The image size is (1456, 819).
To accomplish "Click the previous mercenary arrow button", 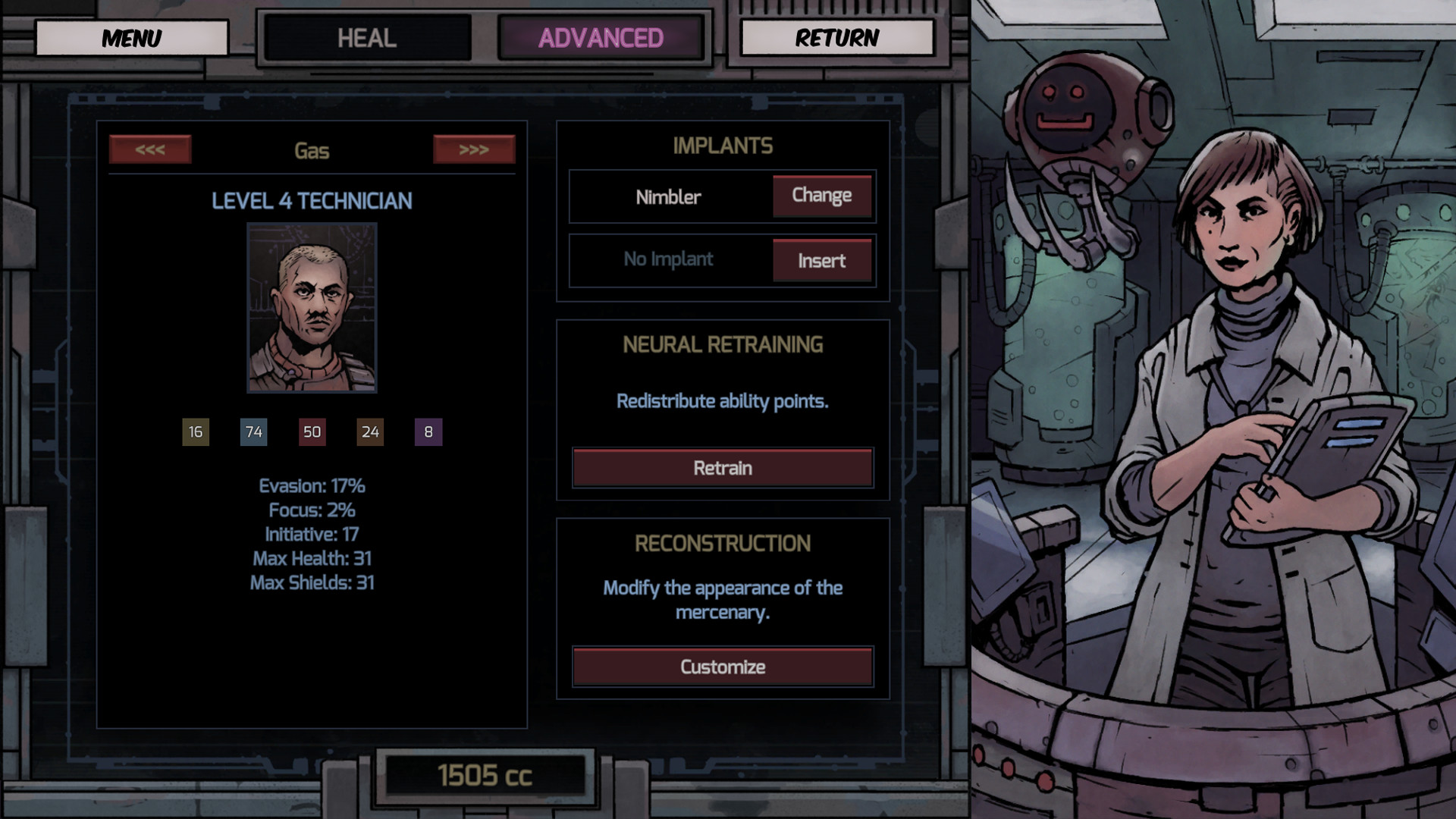I will point(149,149).
